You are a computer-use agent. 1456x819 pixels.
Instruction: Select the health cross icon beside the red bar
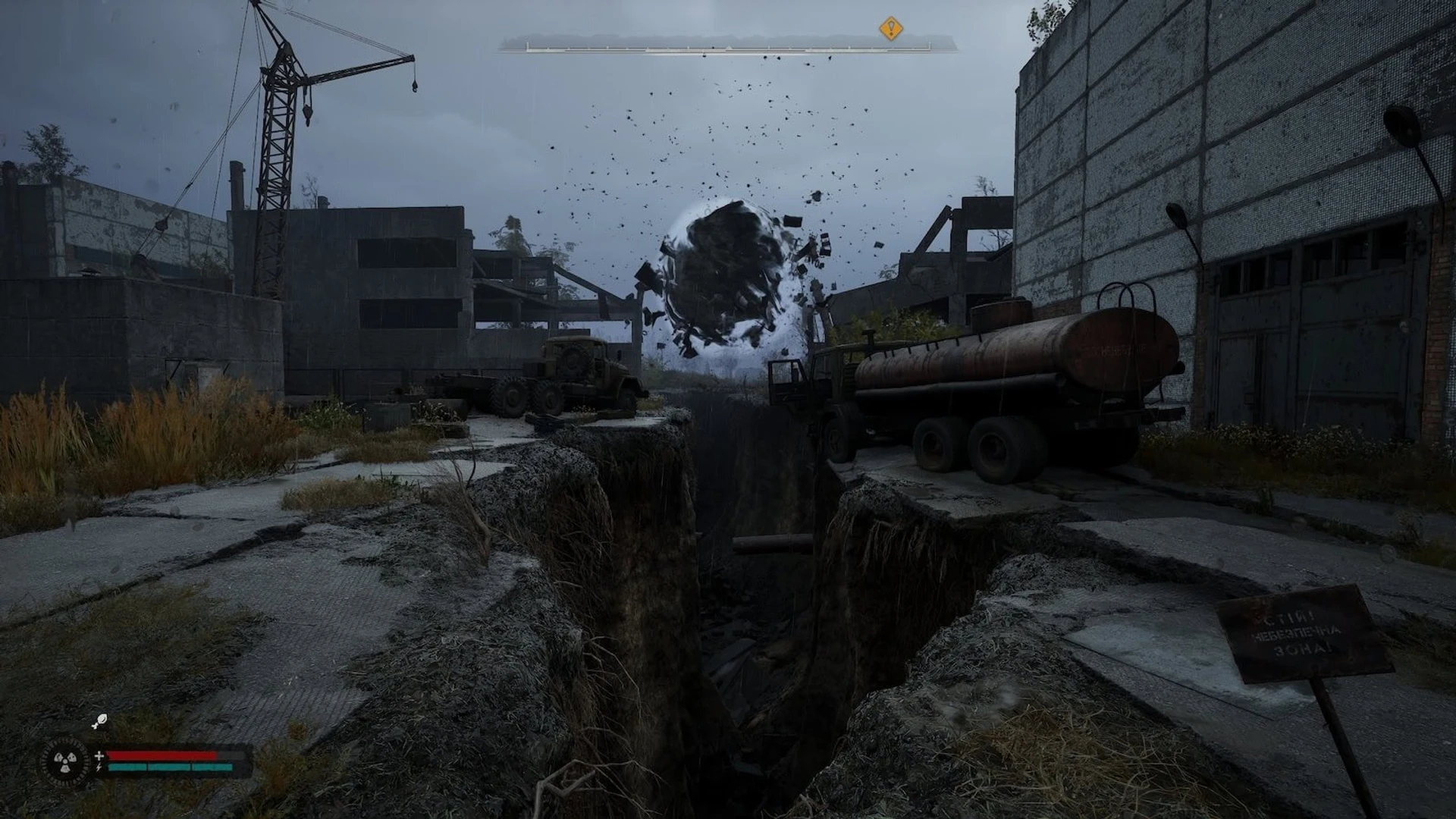(99, 755)
